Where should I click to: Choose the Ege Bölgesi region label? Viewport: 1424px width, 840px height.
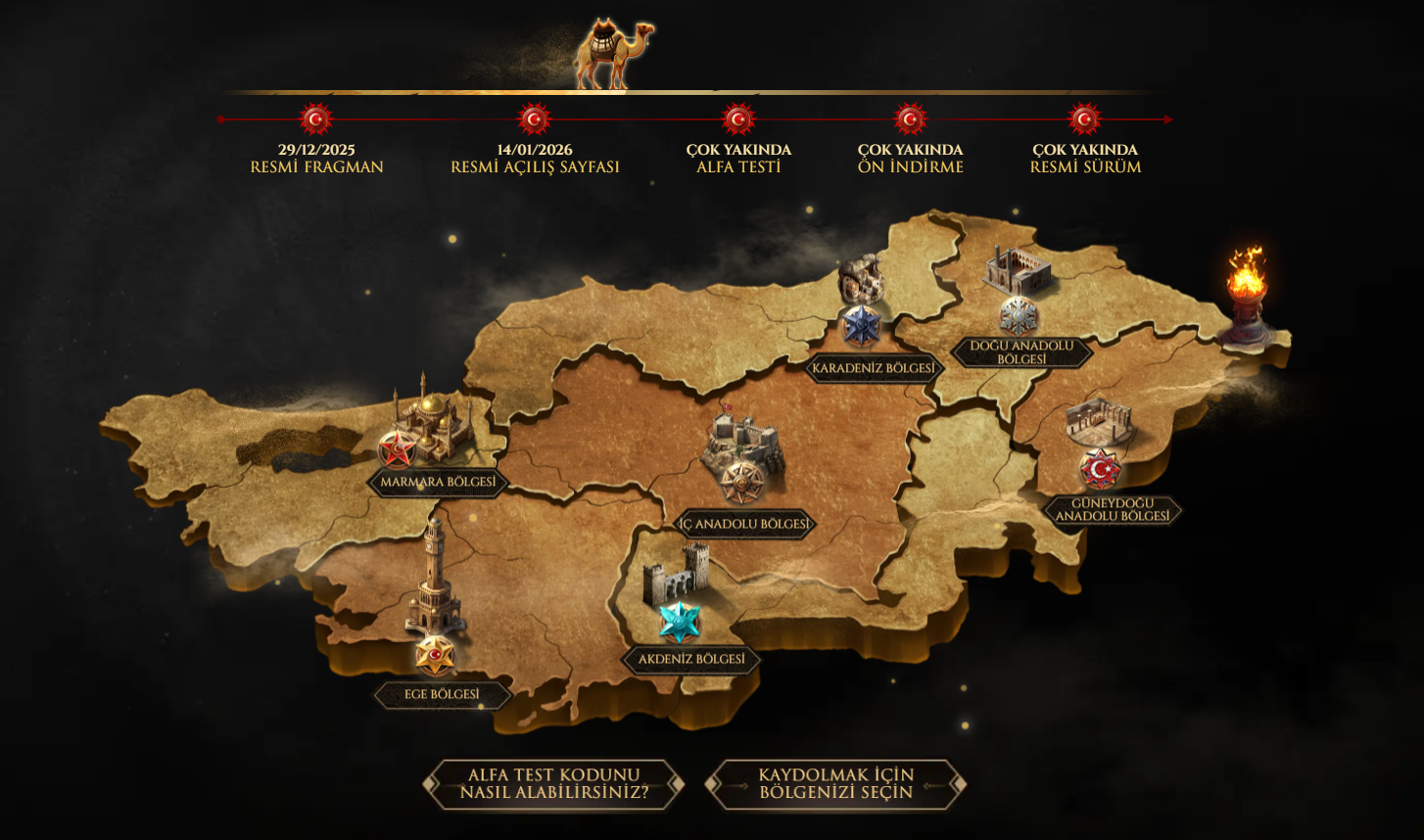point(442,695)
